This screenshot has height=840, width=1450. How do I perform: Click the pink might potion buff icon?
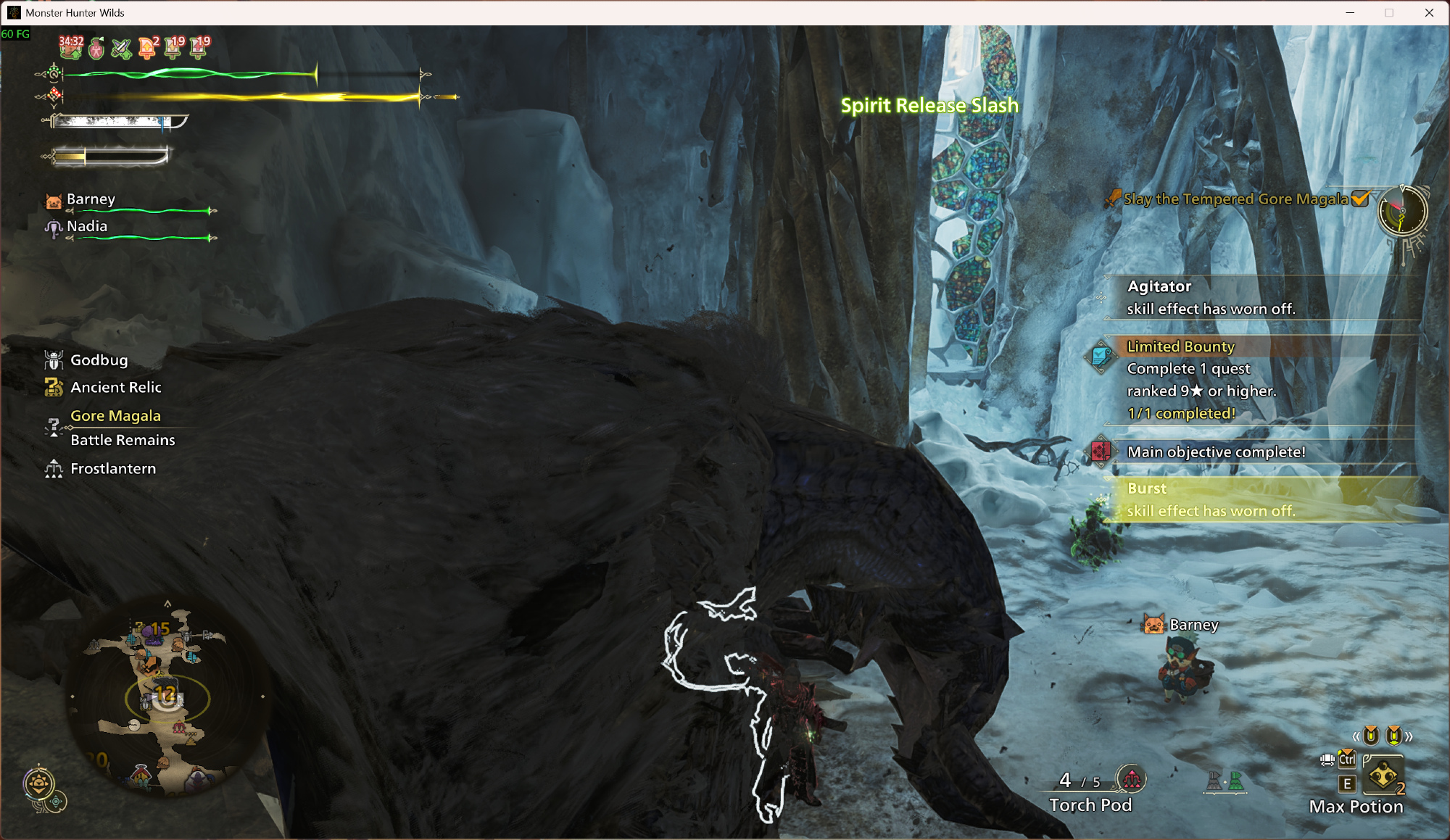tap(96, 49)
